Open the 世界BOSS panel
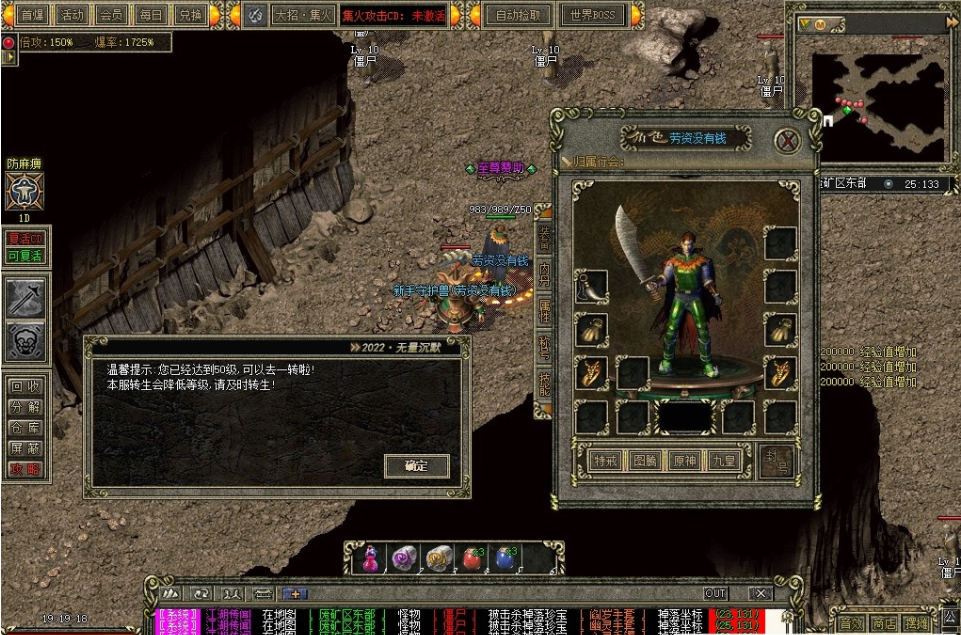 pos(591,15)
